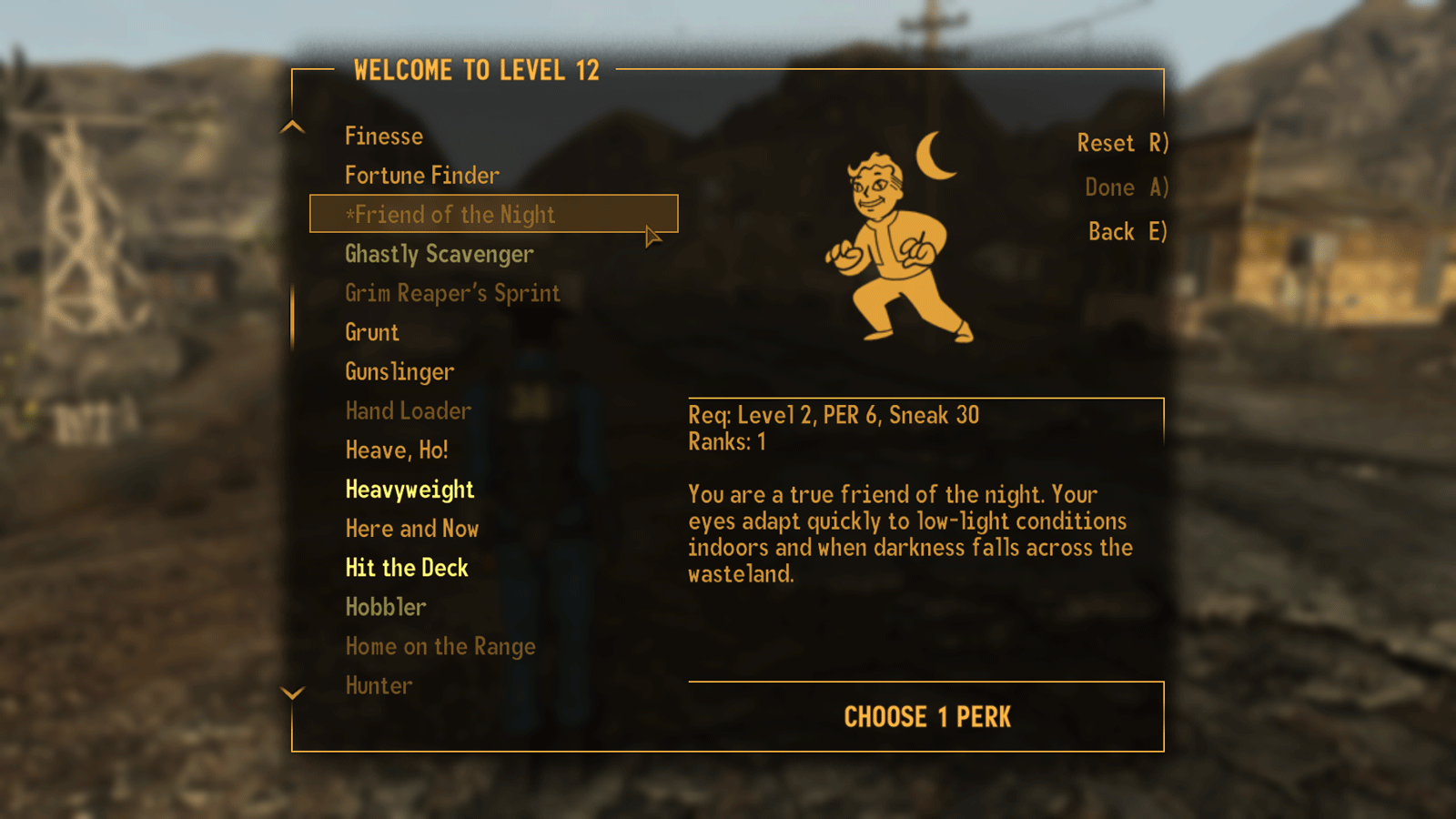
Task: Select the Finesse perk
Action: [383, 136]
